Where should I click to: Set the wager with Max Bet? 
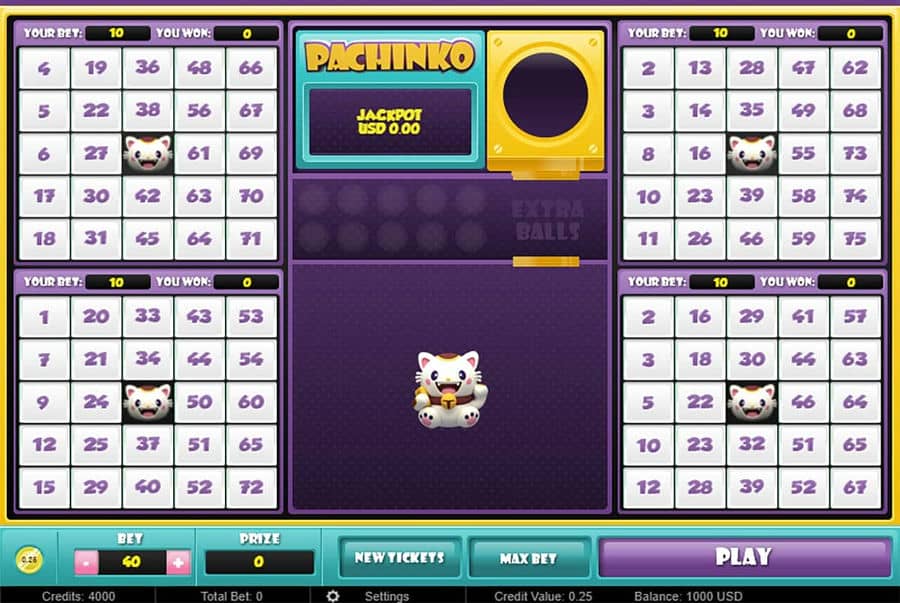[x=528, y=558]
